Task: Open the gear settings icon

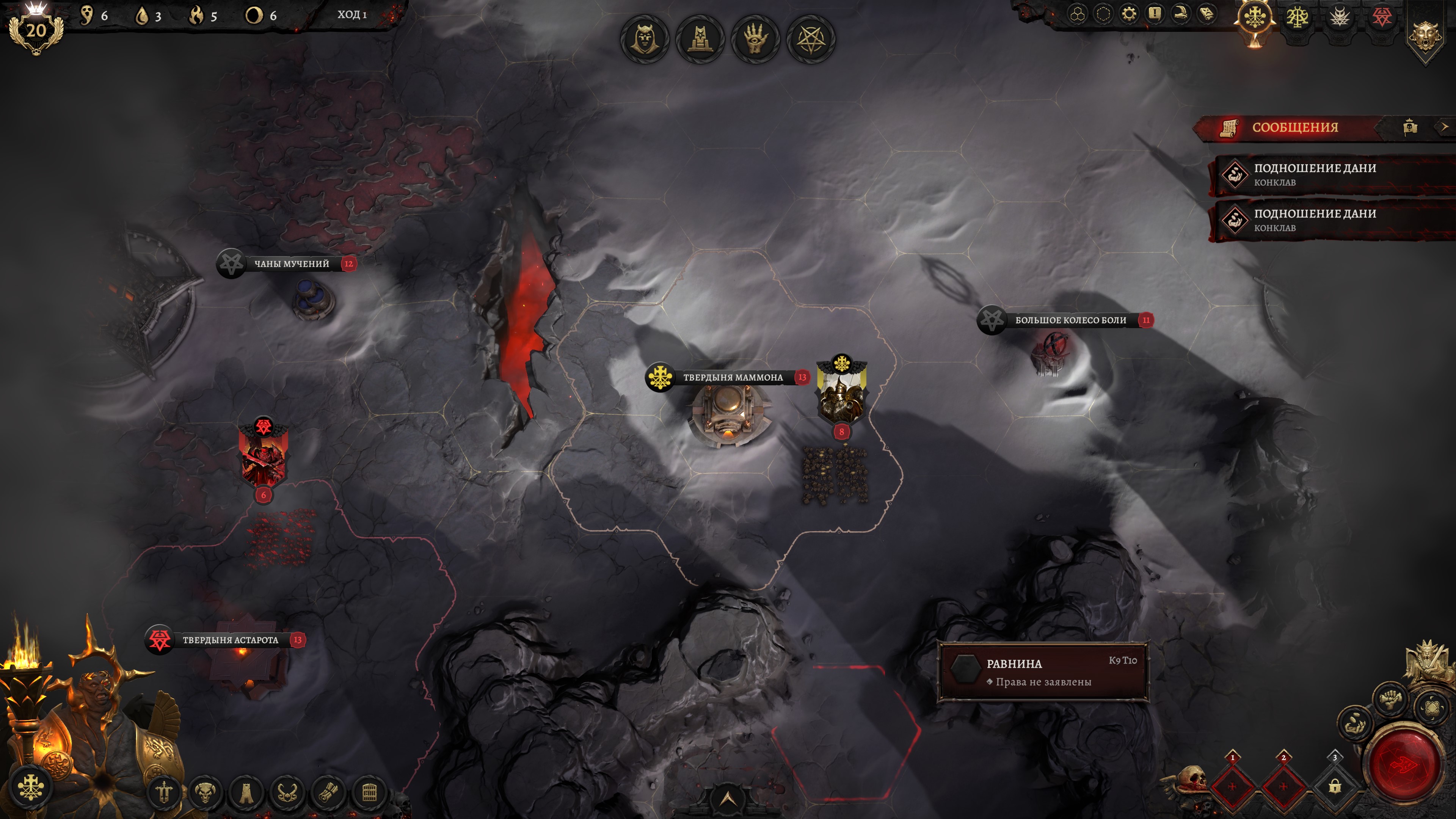Action: (x=1129, y=14)
